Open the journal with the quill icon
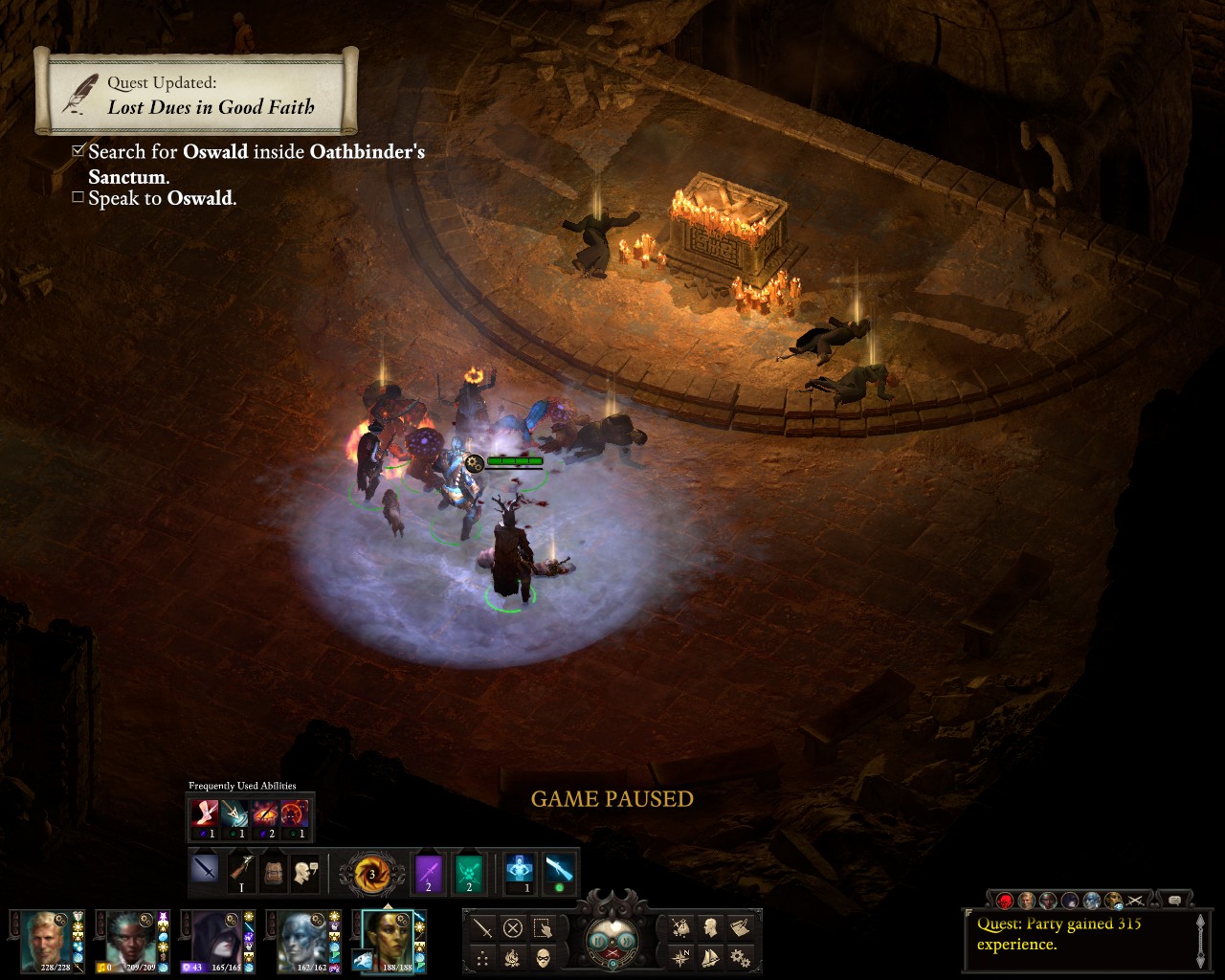Screen dimensions: 1225x980 [x=739, y=927]
